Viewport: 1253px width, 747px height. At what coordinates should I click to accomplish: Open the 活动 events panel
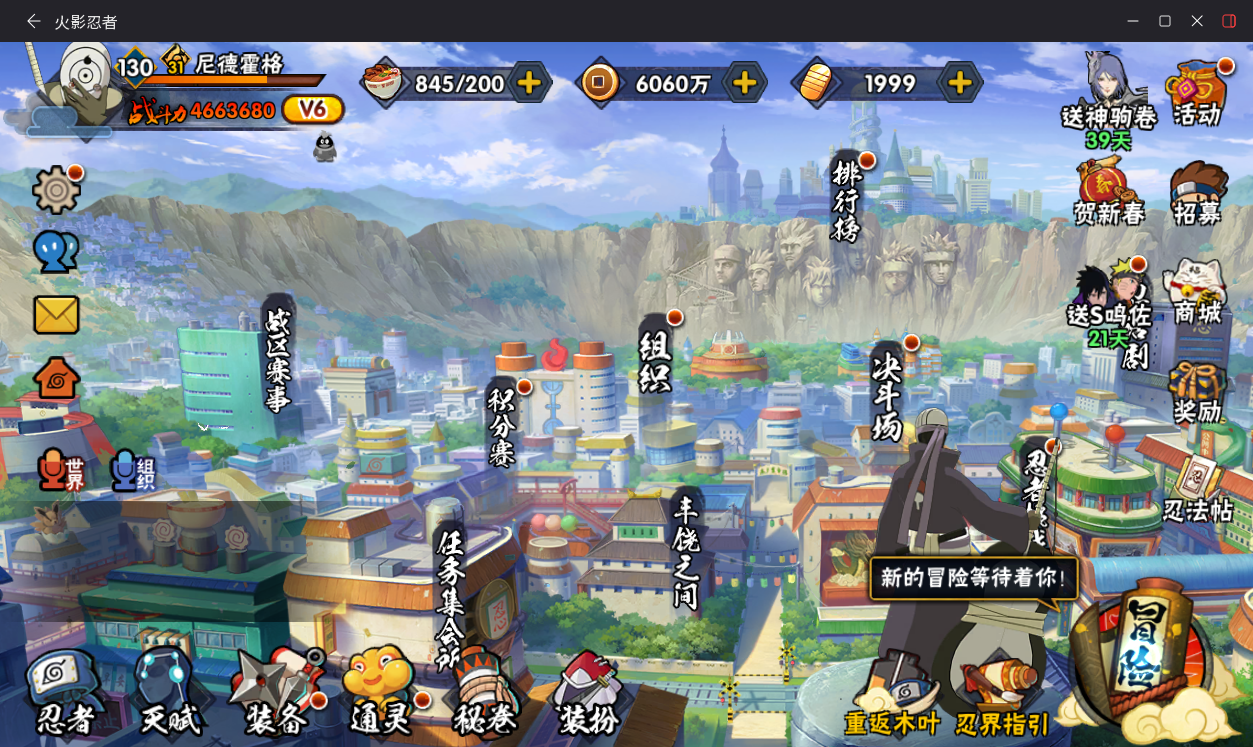click(1197, 93)
